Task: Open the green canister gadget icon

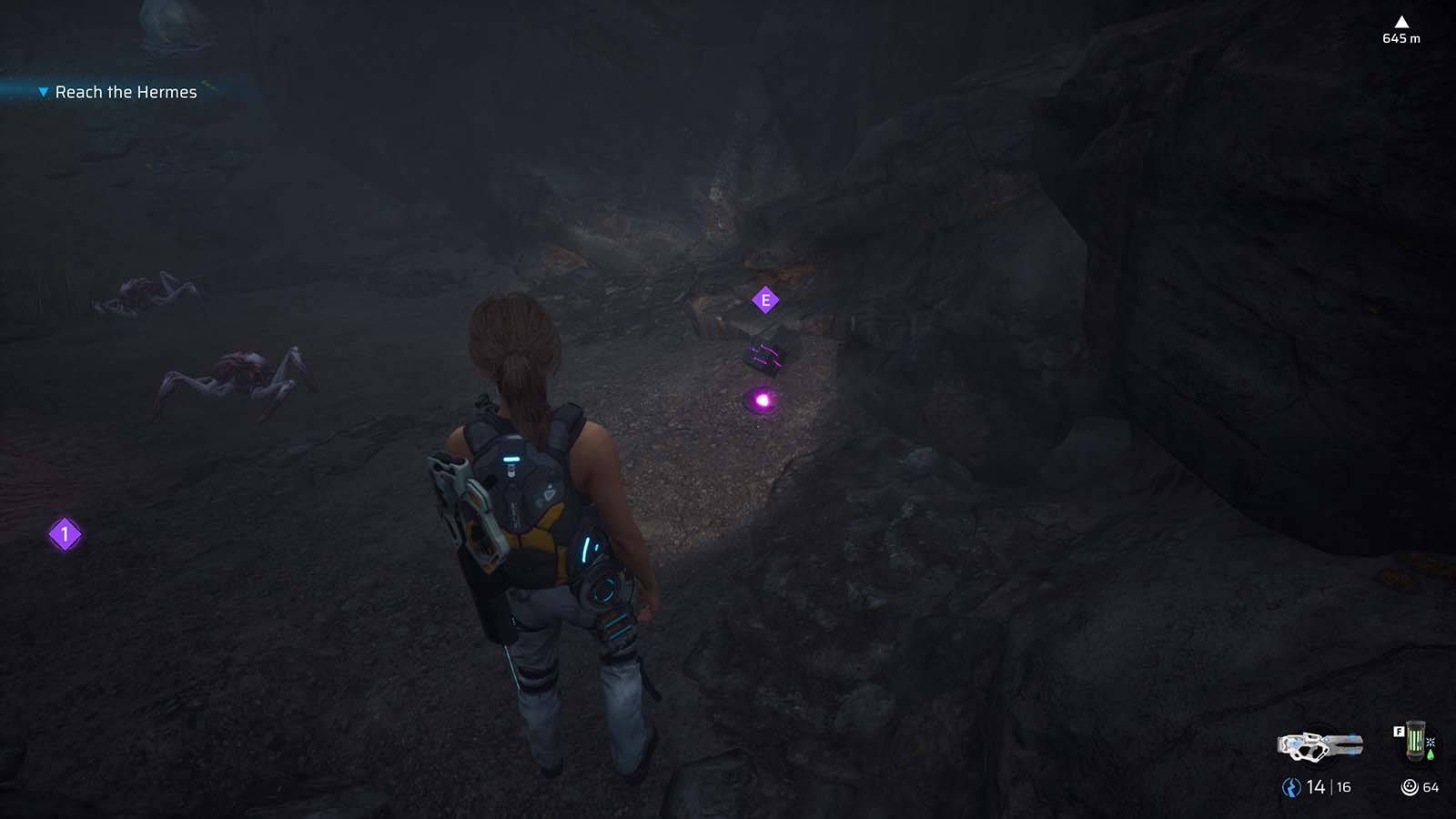Action: [1415, 742]
